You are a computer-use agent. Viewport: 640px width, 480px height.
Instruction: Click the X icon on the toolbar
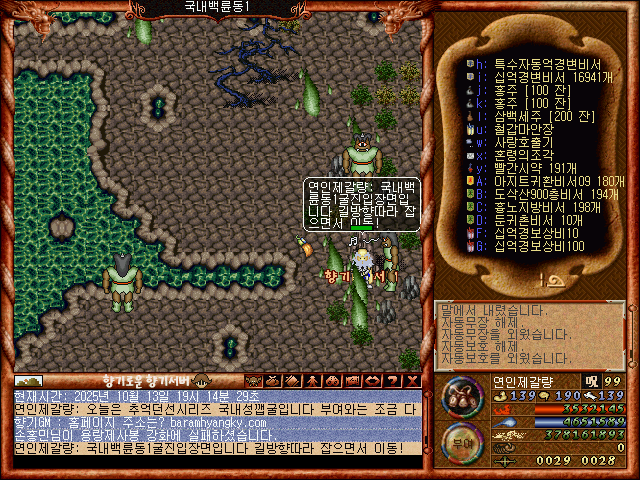click(413, 380)
